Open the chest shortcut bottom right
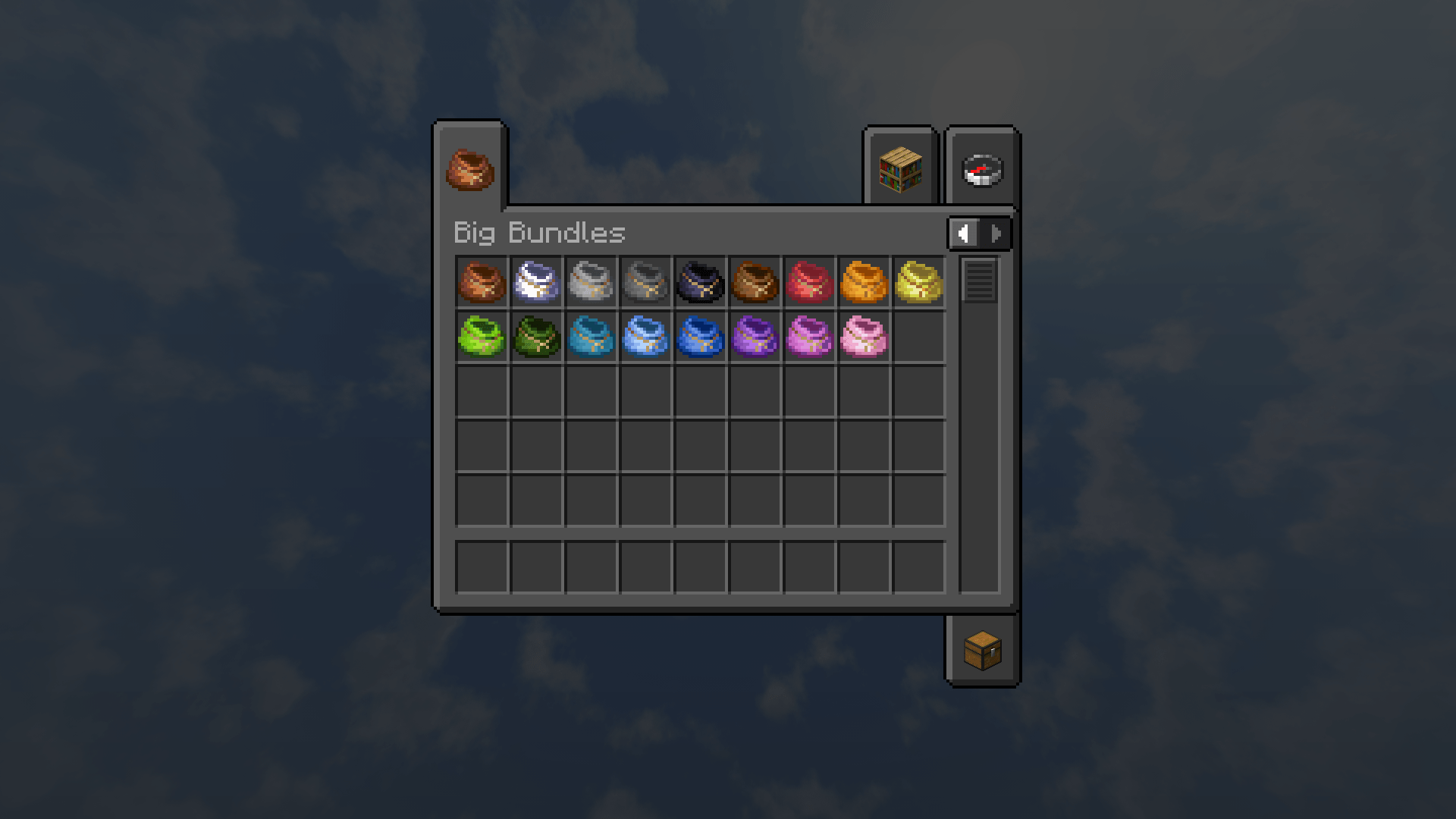This screenshot has width=1456, height=819. (982, 651)
